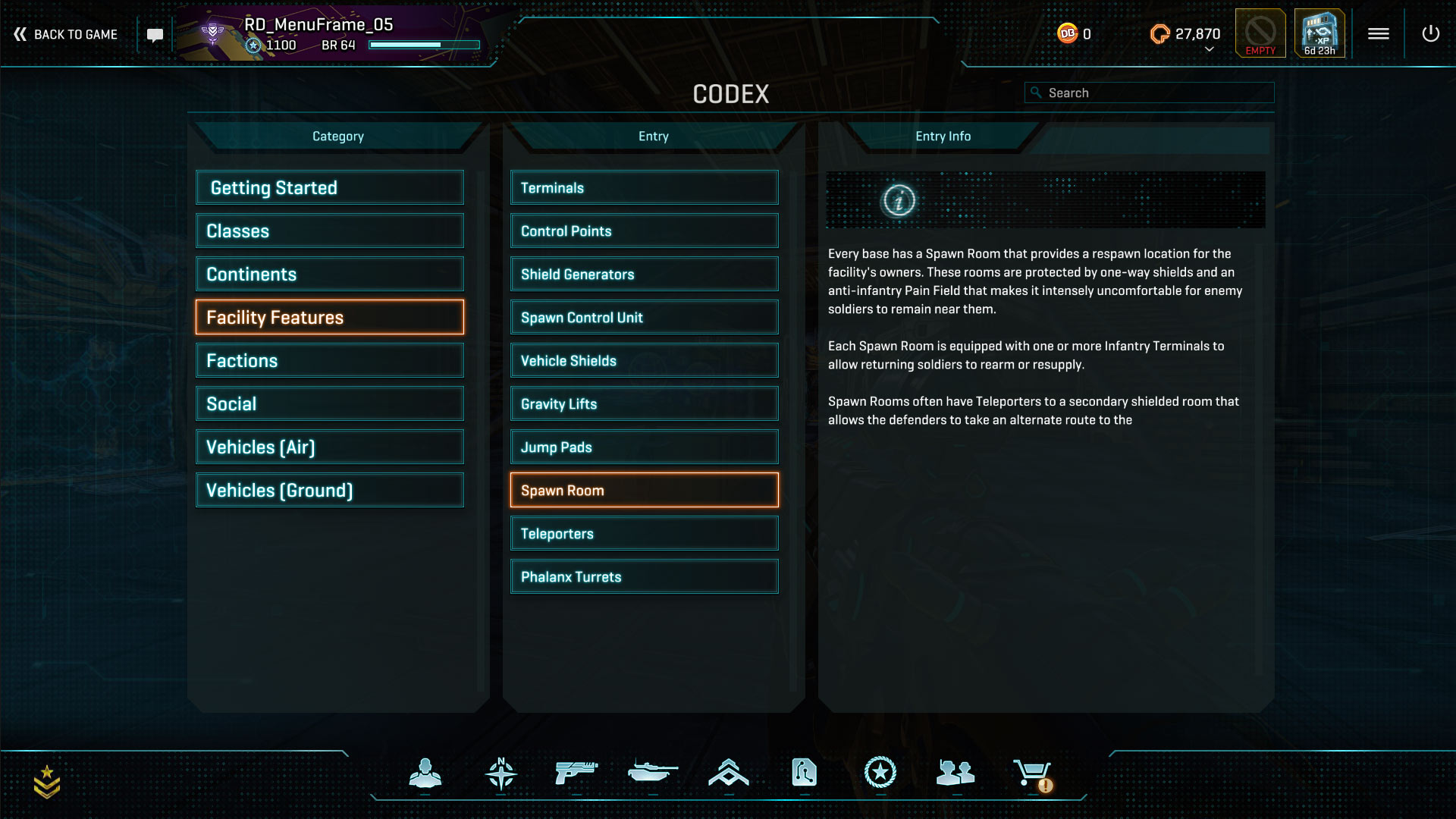1456x819 pixels.
Task: Click the power quit icon
Action: click(1430, 33)
